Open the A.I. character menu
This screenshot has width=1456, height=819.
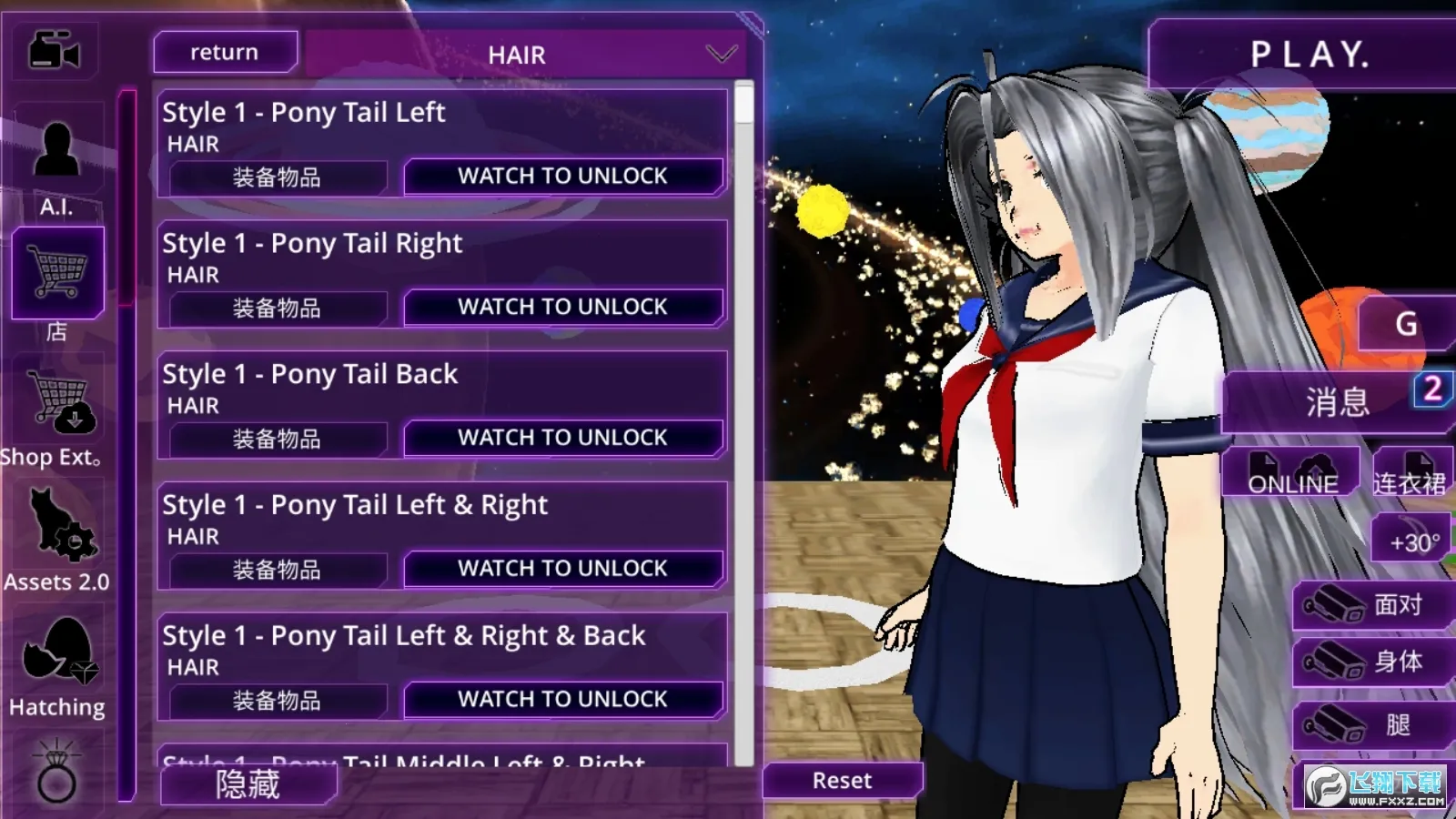pyautogui.click(x=56, y=164)
